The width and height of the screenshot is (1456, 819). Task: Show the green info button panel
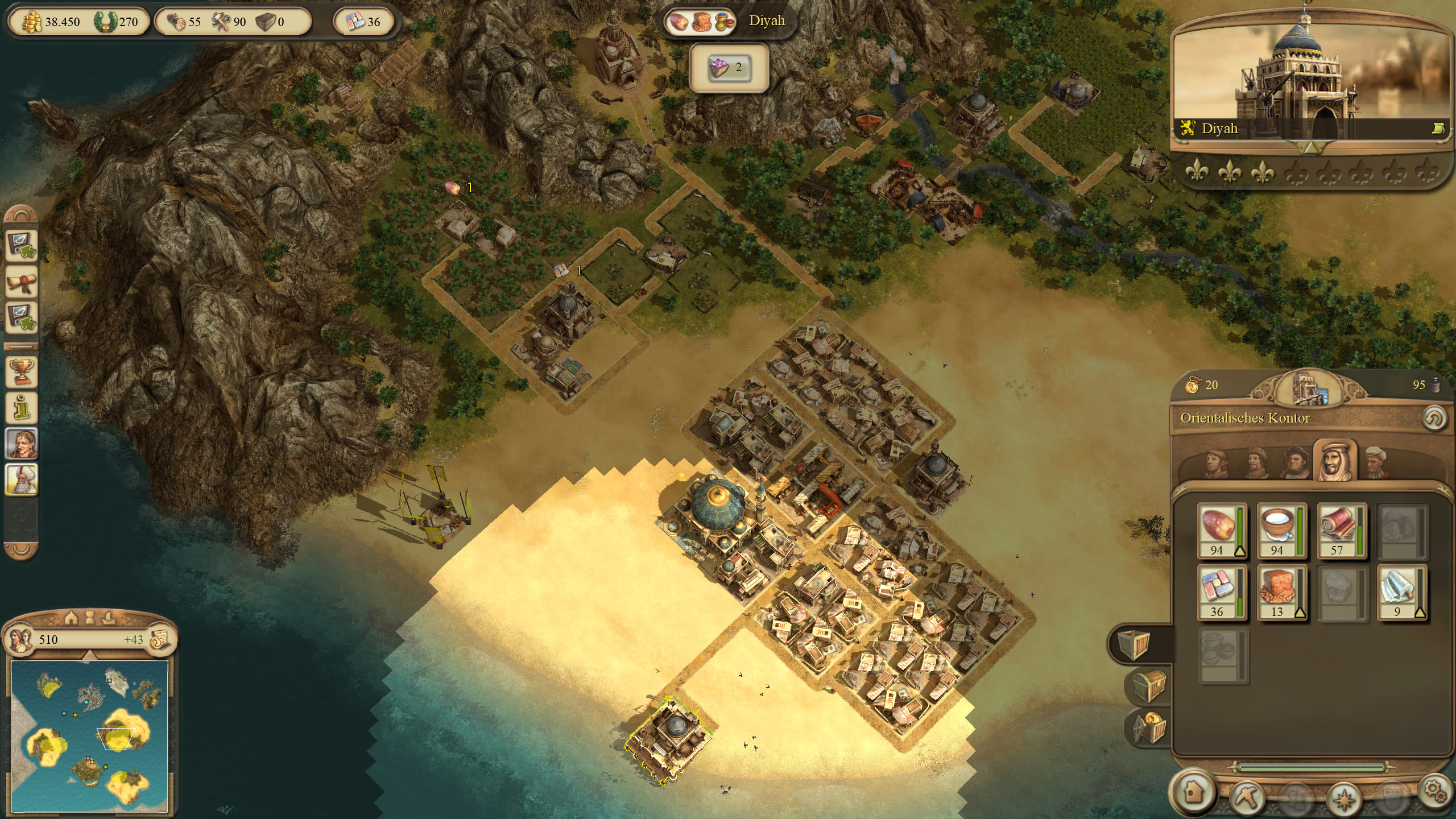[22, 407]
